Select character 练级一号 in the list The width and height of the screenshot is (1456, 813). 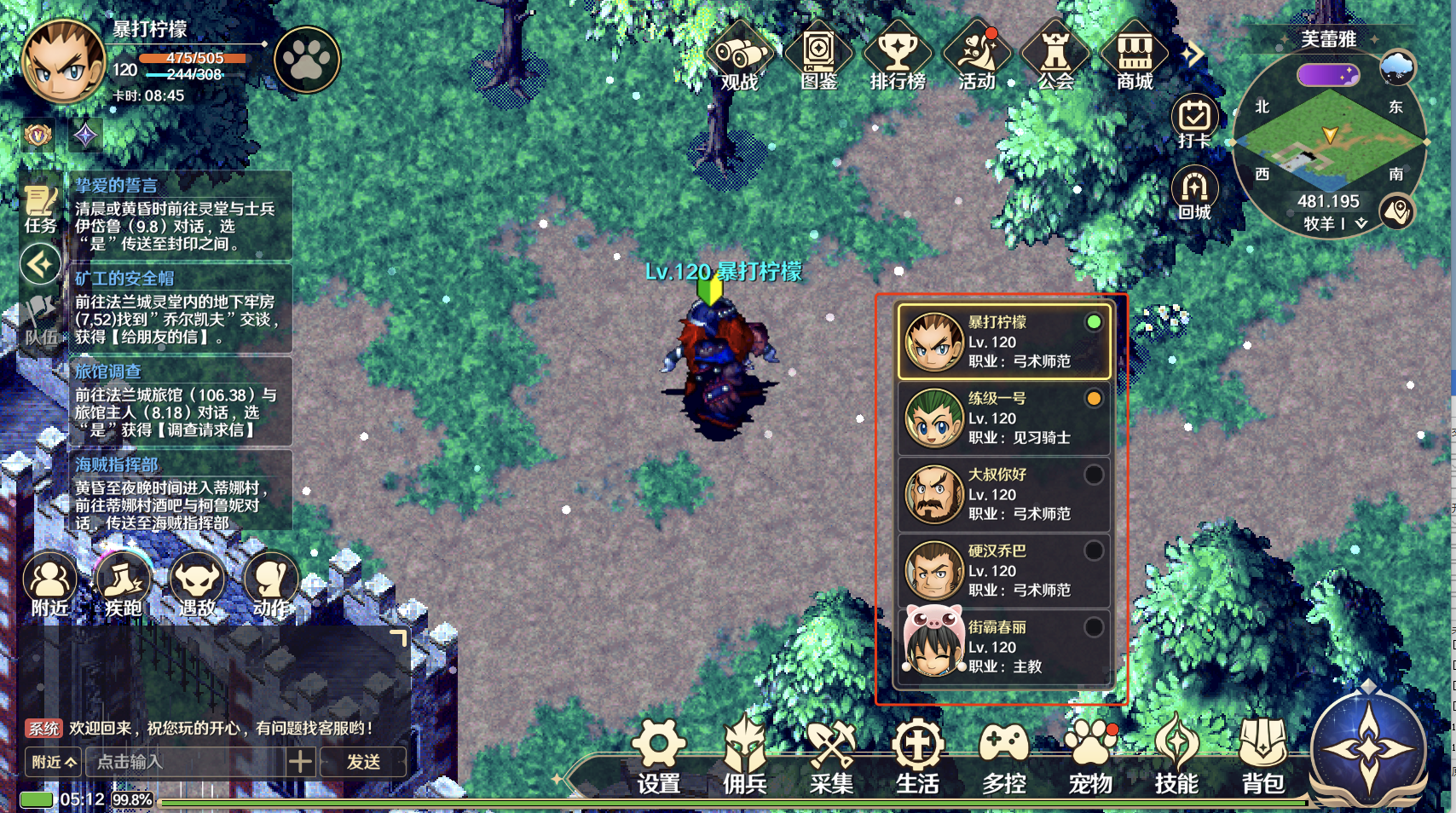(1003, 418)
